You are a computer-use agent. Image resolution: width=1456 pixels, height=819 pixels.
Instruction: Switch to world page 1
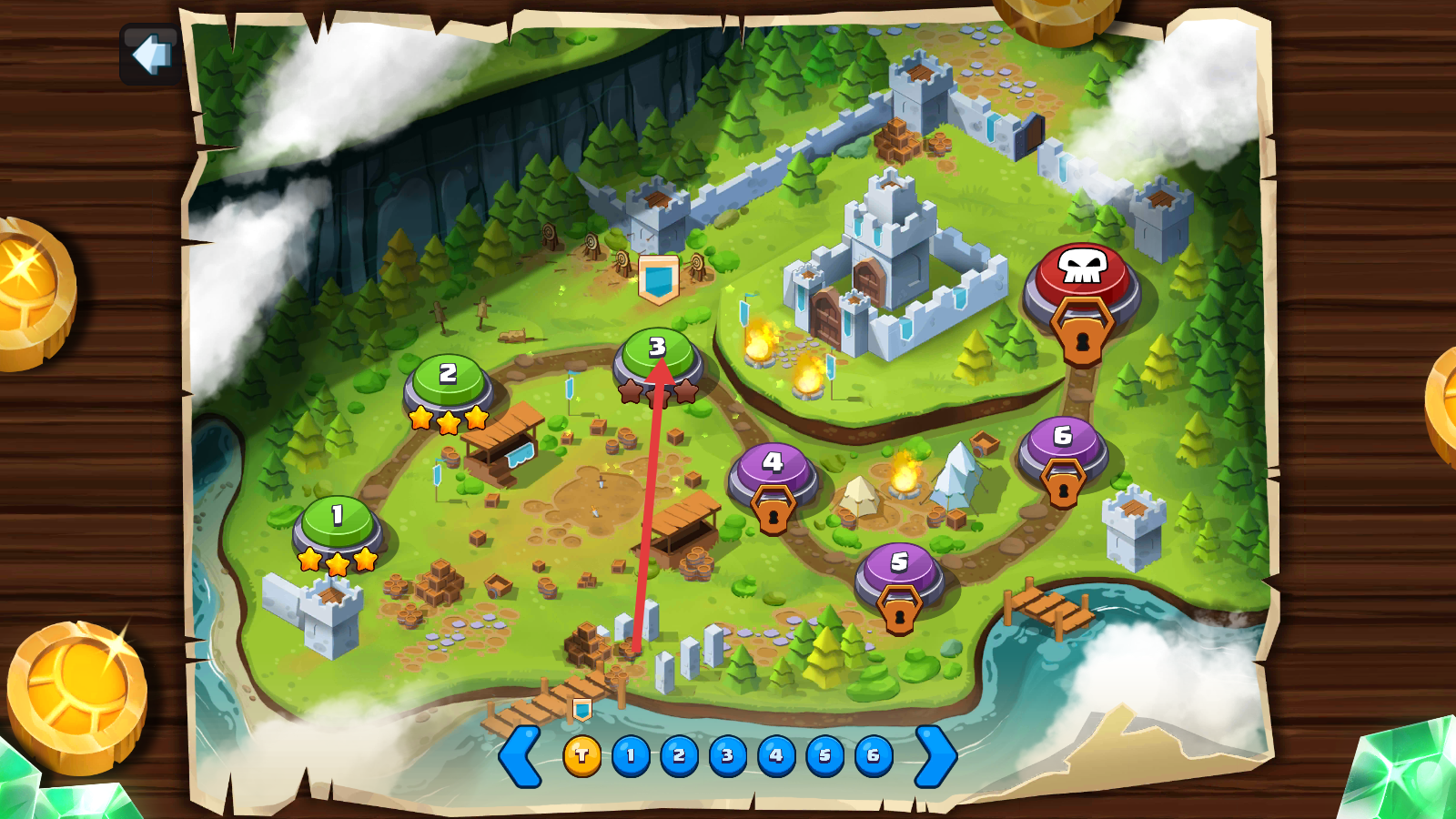(631, 756)
